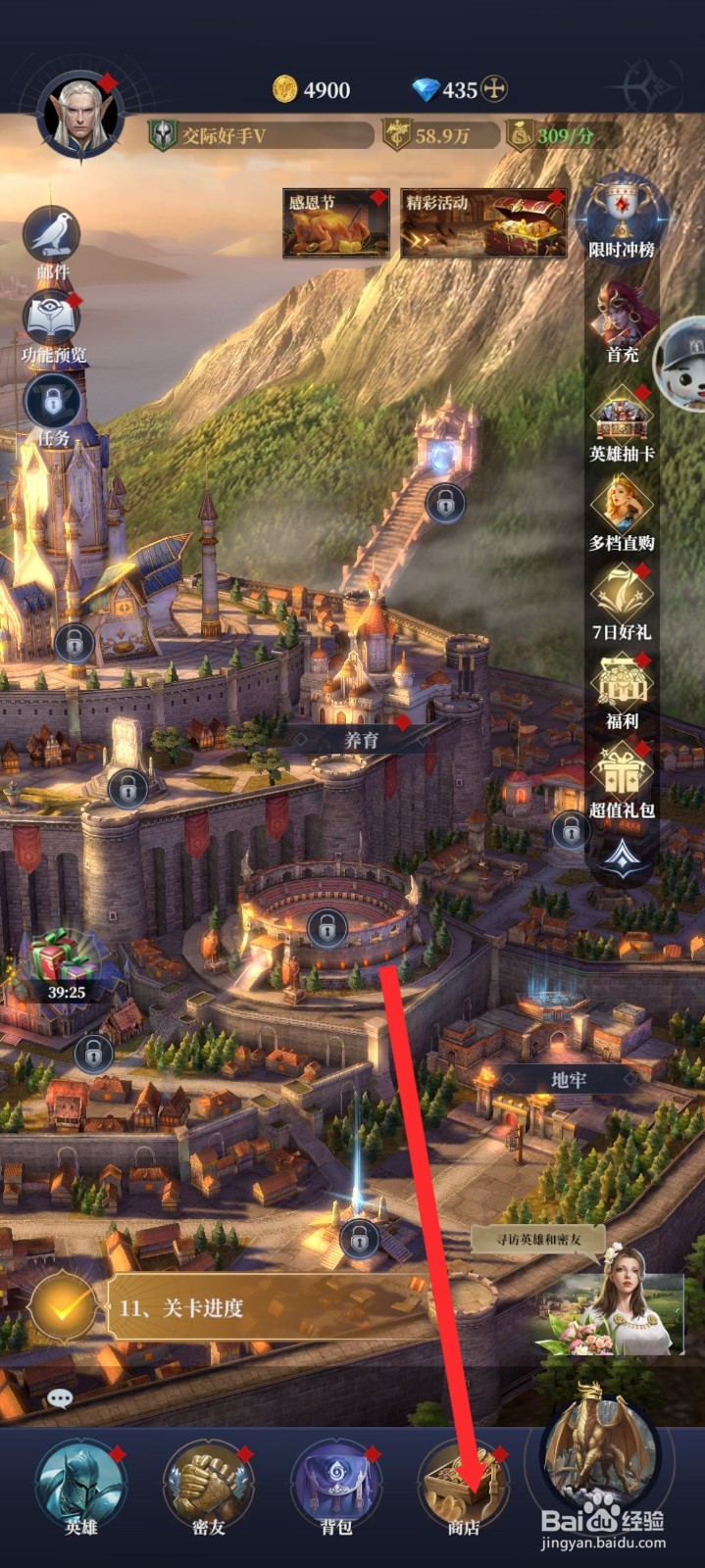Open the 背包 backpack
The height and width of the screenshot is (1568, 705).
(336, 1485)
